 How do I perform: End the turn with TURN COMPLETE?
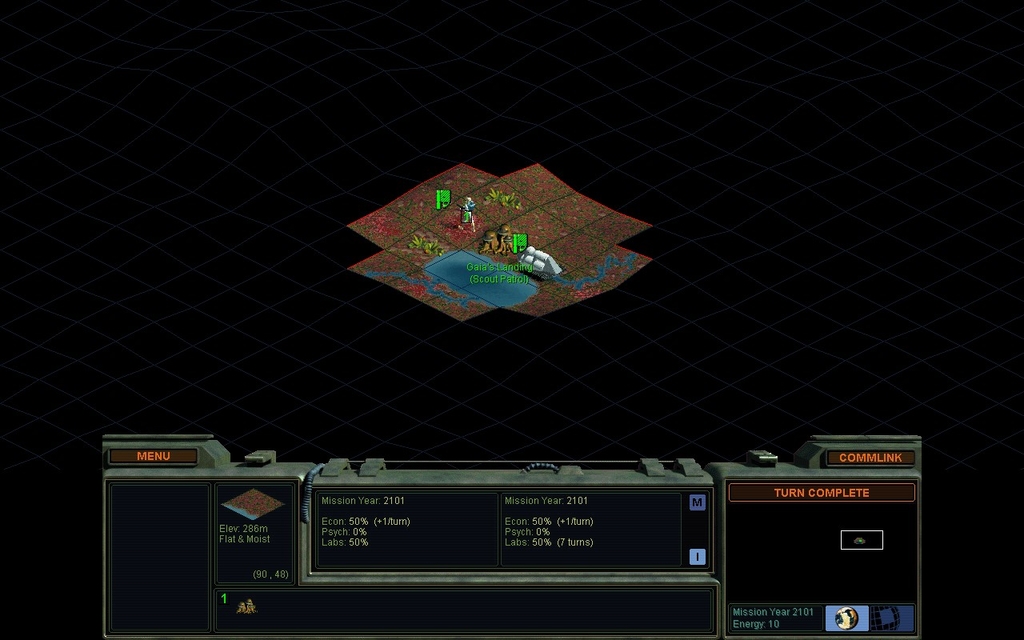coord(821,493)
